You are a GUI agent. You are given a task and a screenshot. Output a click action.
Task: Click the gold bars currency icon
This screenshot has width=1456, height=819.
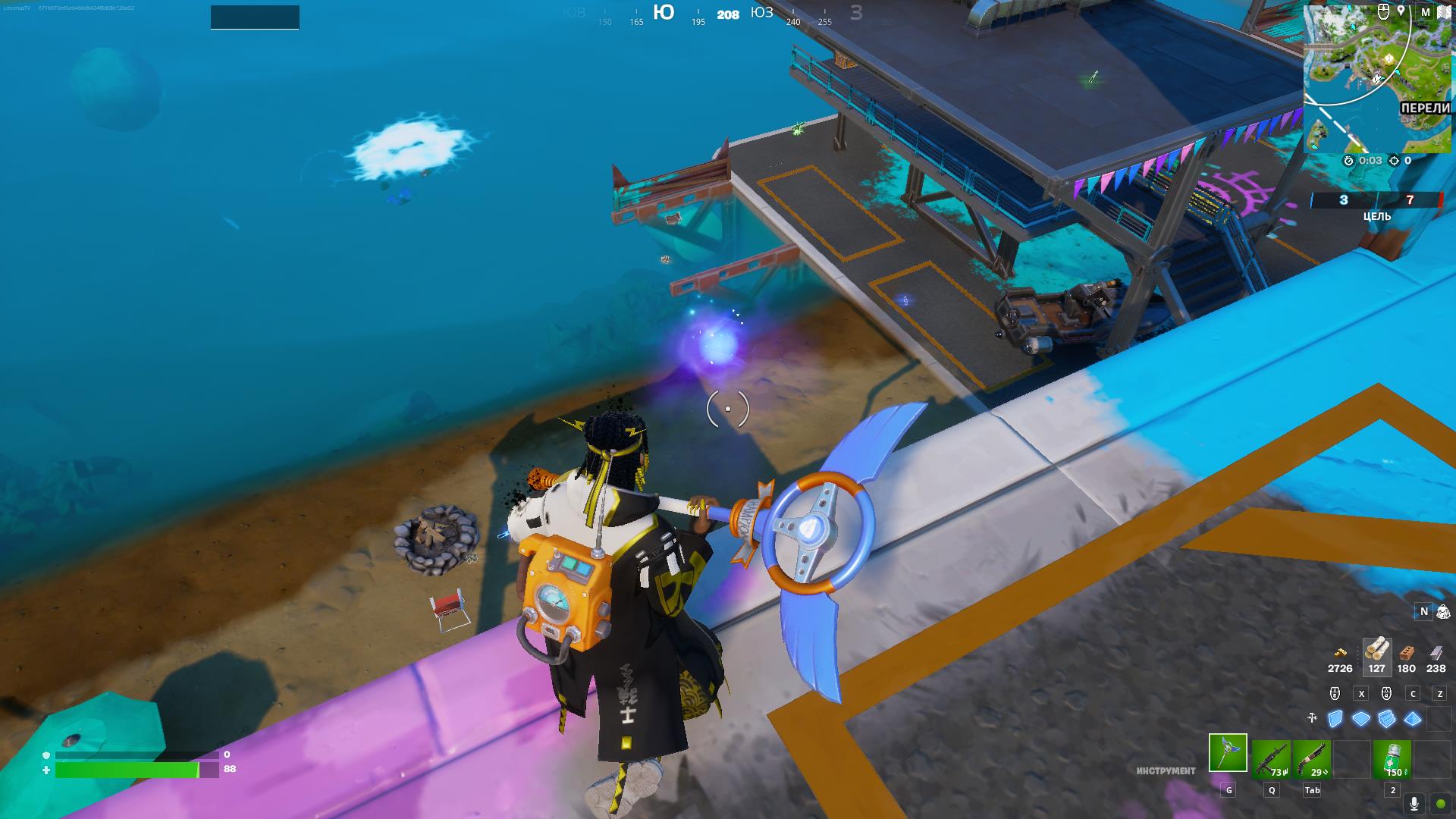coord(1340,652)
